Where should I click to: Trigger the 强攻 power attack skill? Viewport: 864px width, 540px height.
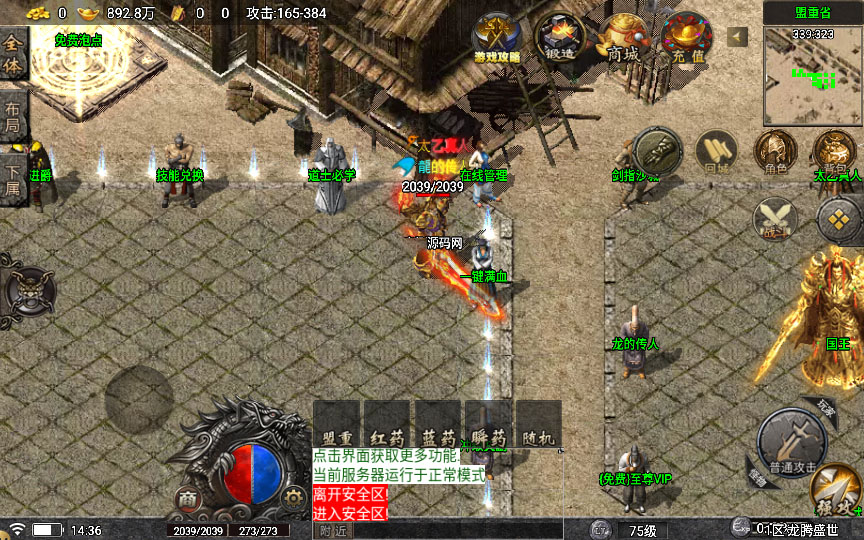[836, 490]
